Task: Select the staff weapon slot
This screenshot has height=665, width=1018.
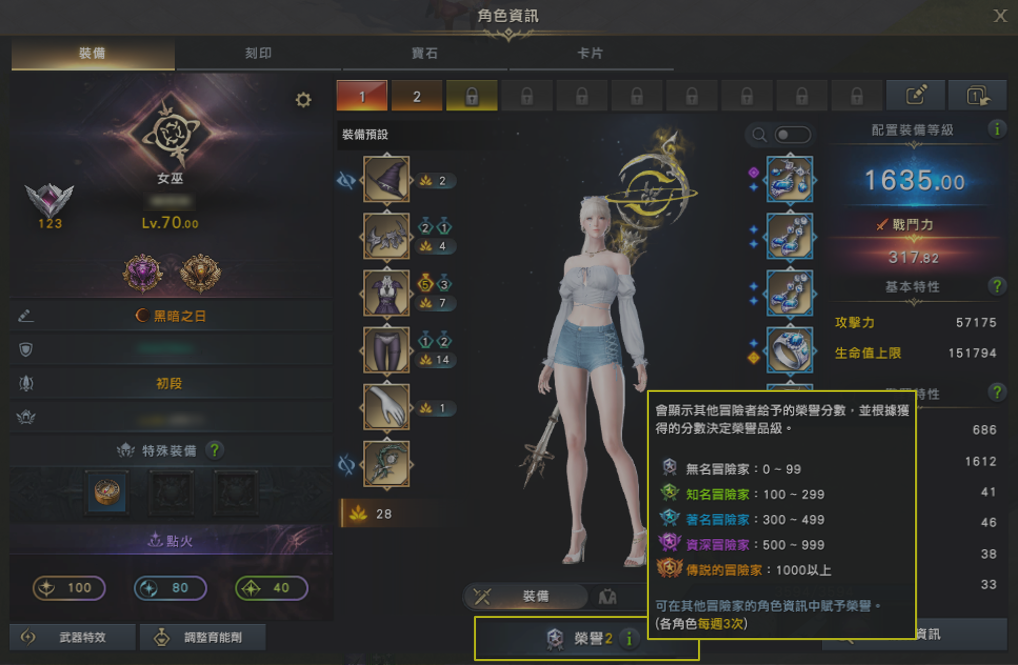Action: pos(386,464)
